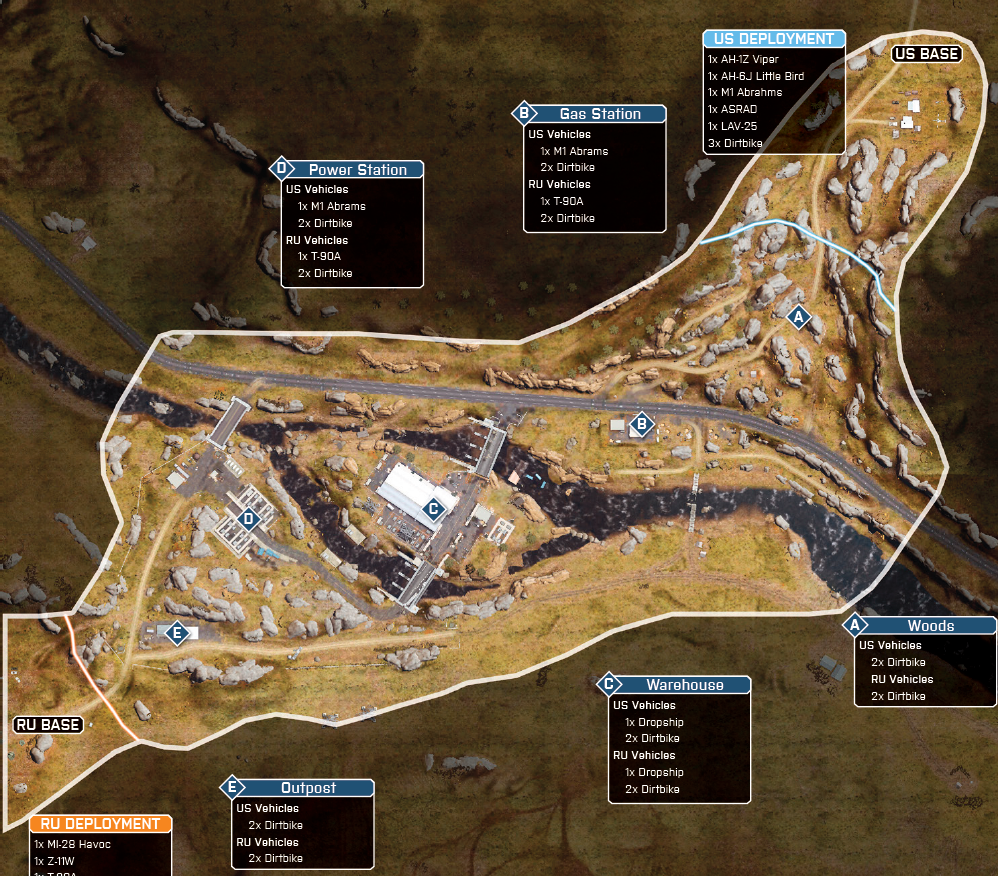Screen dimensions: 998x876
Task: Click the RU BASE map label
Action: (x=48, y=724)
